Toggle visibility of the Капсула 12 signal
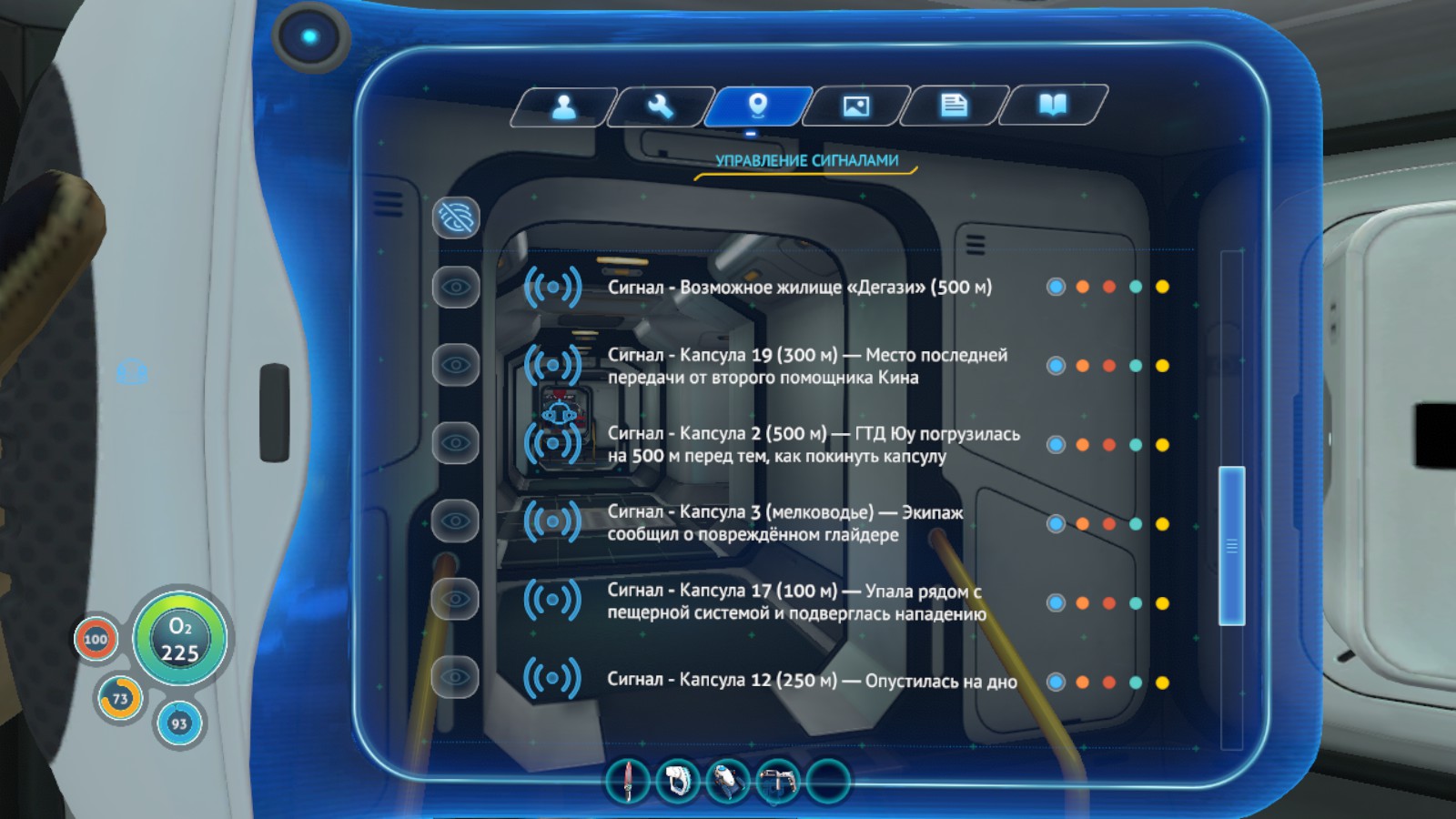The image size is (1456, 819). (456, 678)
